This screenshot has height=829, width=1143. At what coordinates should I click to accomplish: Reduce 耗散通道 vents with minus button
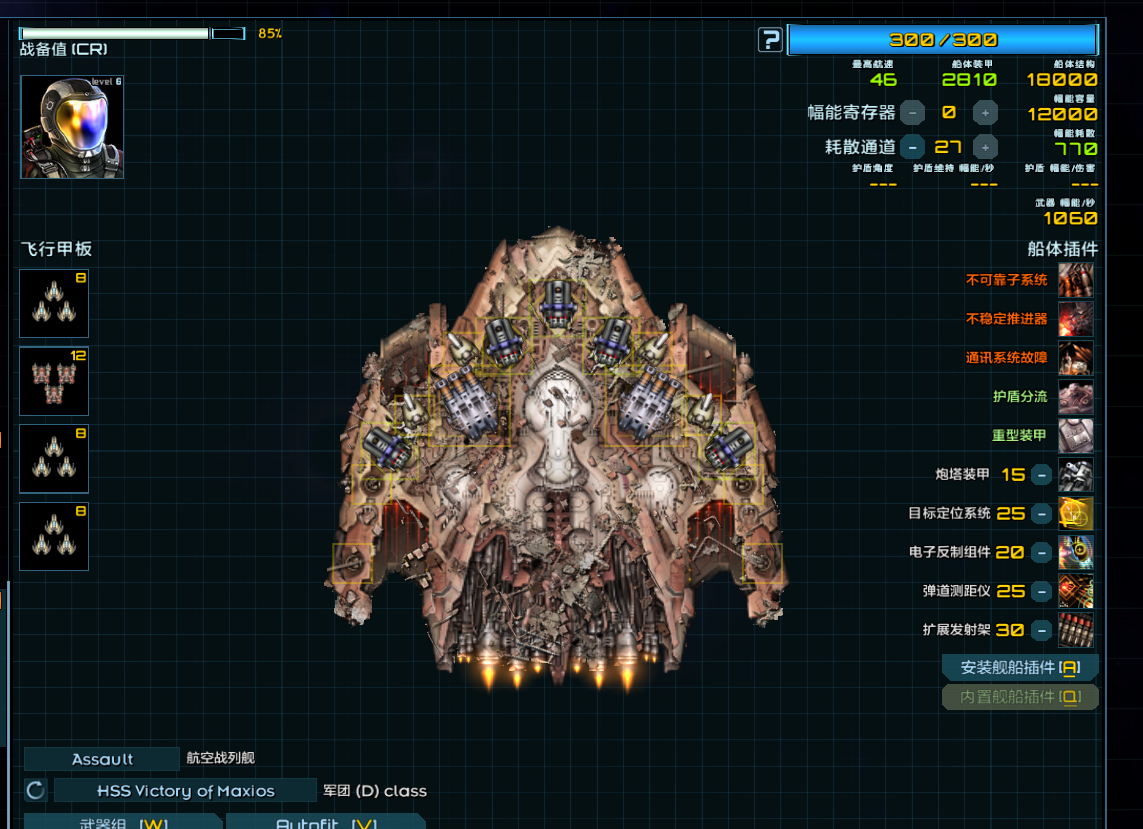click(x=912, y=147)
